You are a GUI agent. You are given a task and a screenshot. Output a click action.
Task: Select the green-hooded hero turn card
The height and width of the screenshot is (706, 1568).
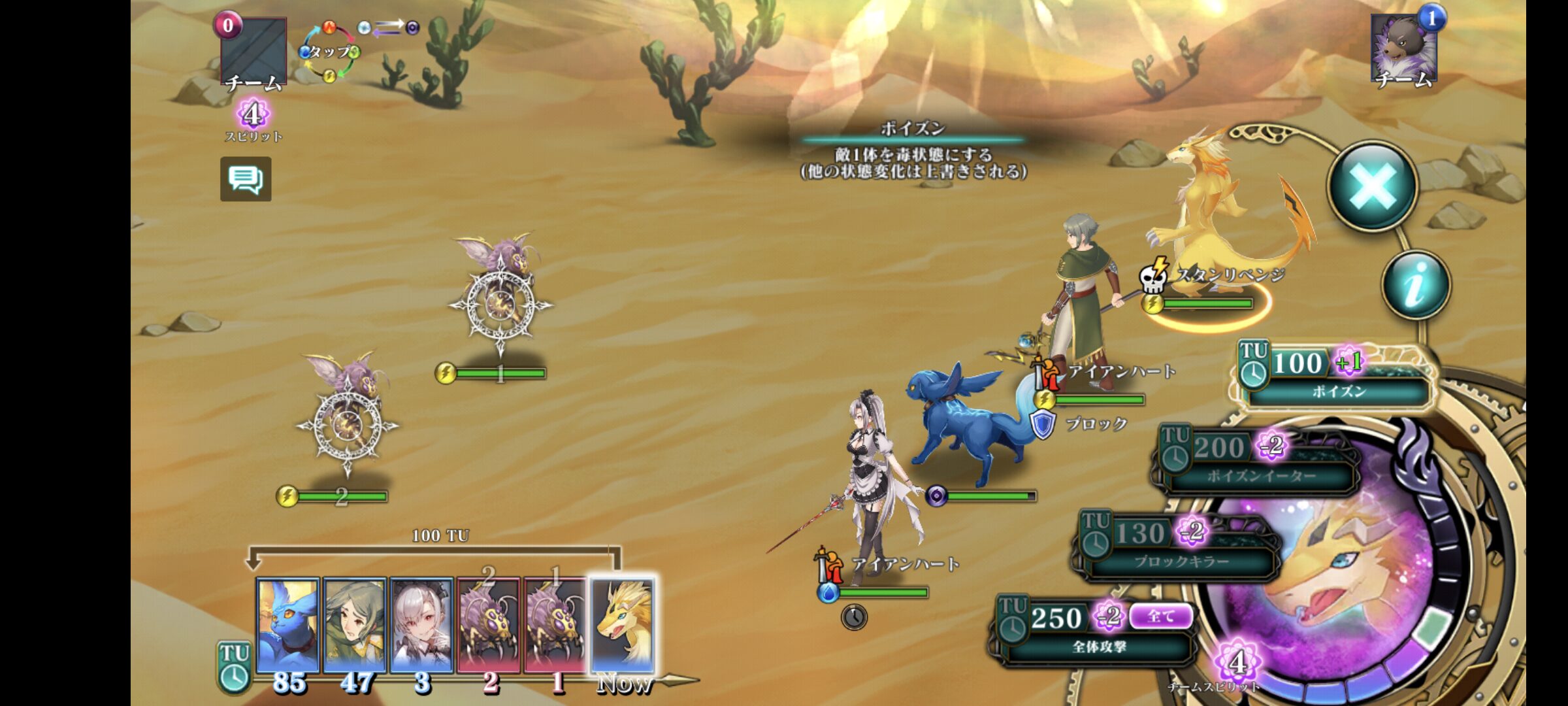pos(355,625)
